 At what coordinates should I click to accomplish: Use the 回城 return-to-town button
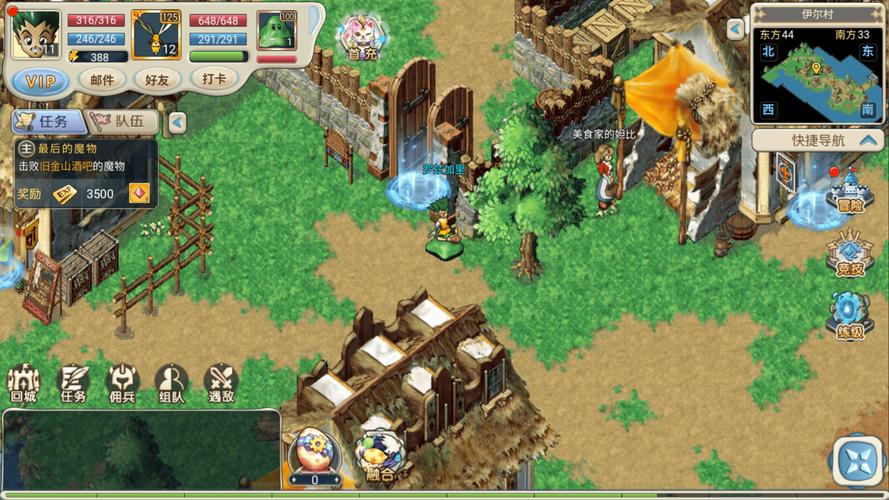pyautogui.click(x=23, y=383)
